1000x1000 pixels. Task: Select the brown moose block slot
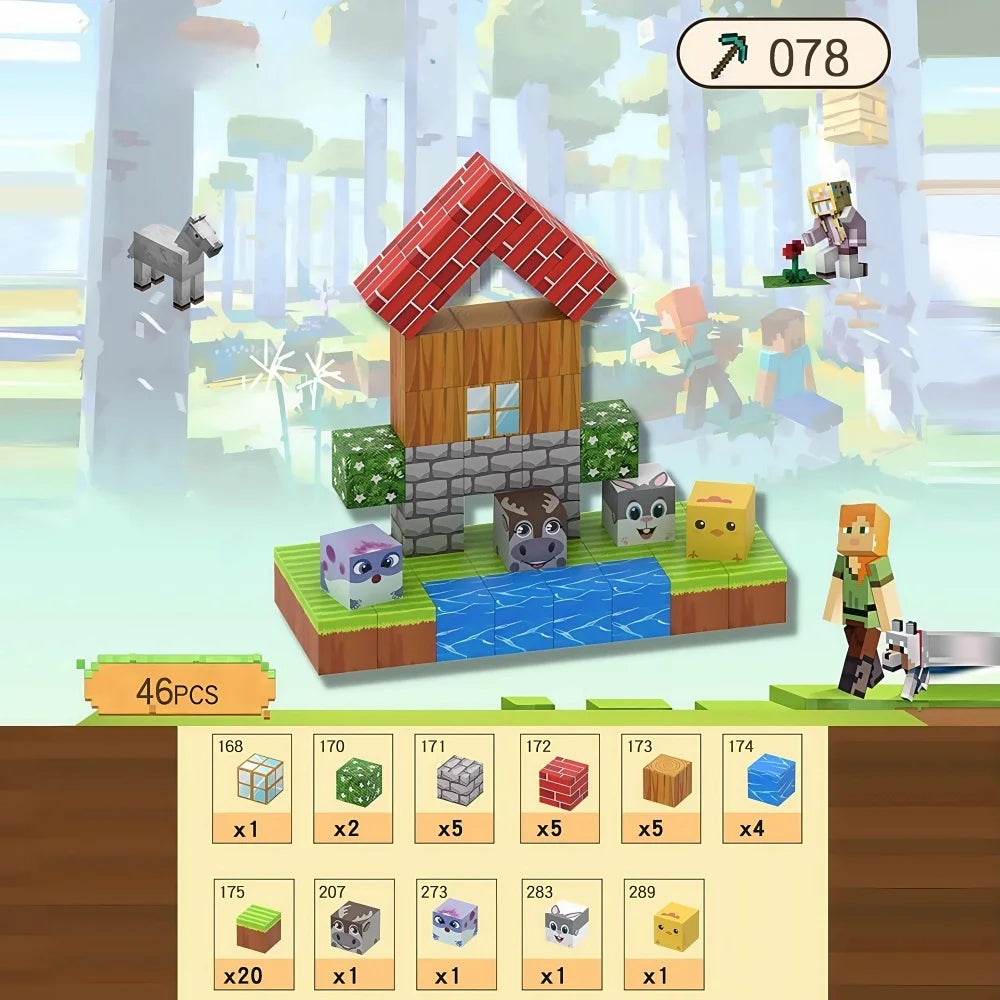click(x=355, y=934)
